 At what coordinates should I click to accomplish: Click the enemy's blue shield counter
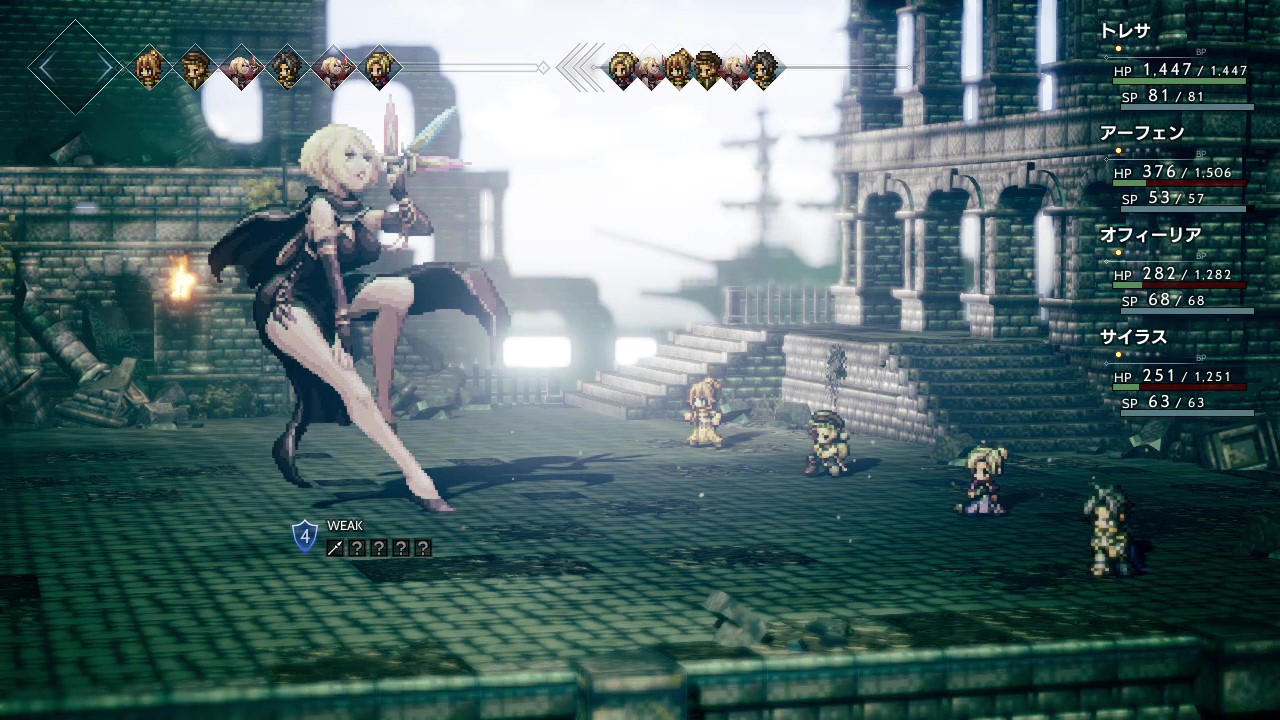[305, 536]
